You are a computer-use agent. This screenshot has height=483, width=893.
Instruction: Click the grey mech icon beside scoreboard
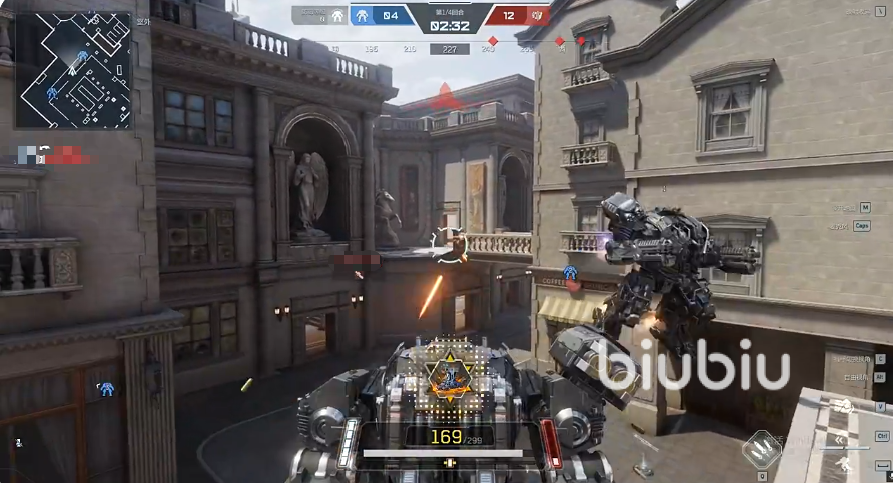click(337, 15)
